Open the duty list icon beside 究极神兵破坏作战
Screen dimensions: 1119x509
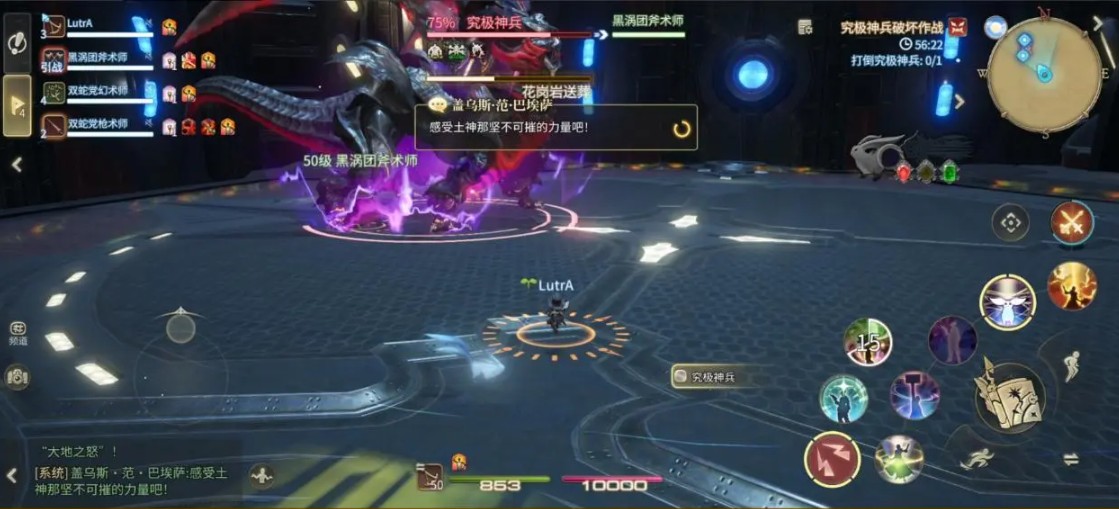(x=806, y=27)
